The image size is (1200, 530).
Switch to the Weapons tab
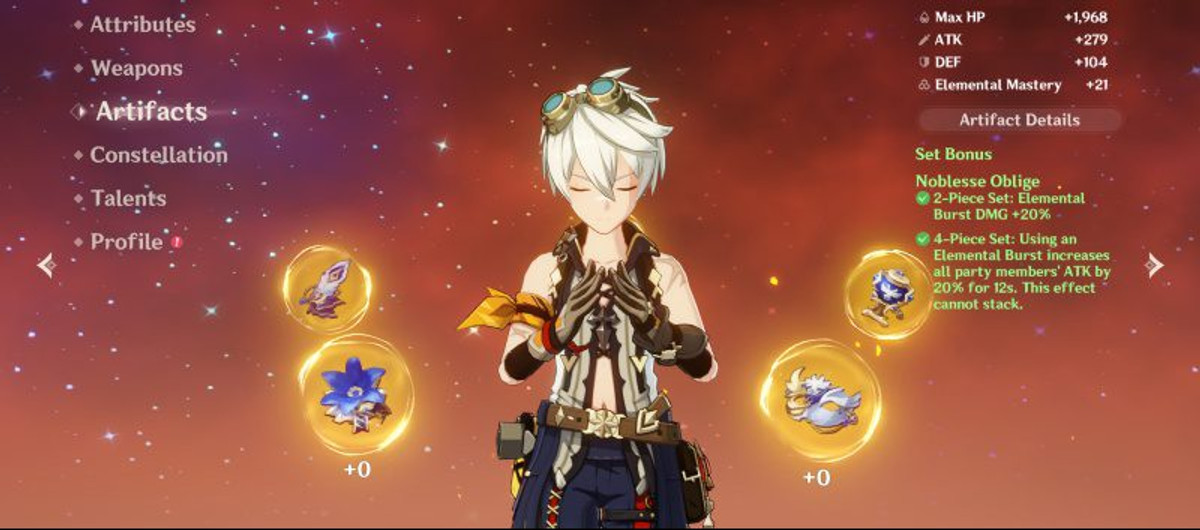[136, 69]
